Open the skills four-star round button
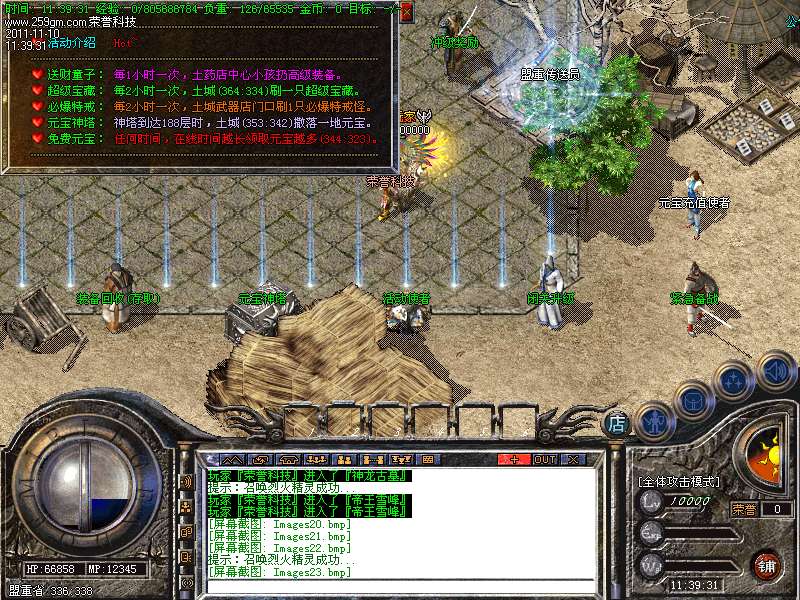Viewport: 800px width, 600px height. (x=736, y=382)
